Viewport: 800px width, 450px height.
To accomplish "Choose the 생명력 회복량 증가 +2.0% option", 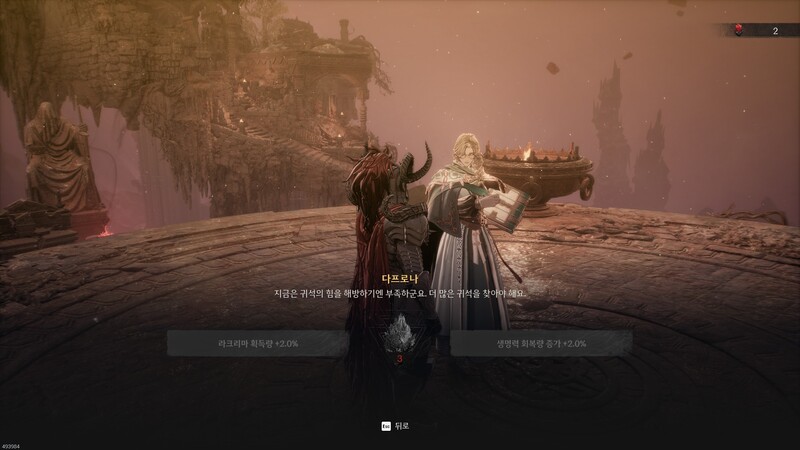I will (541, 343).
